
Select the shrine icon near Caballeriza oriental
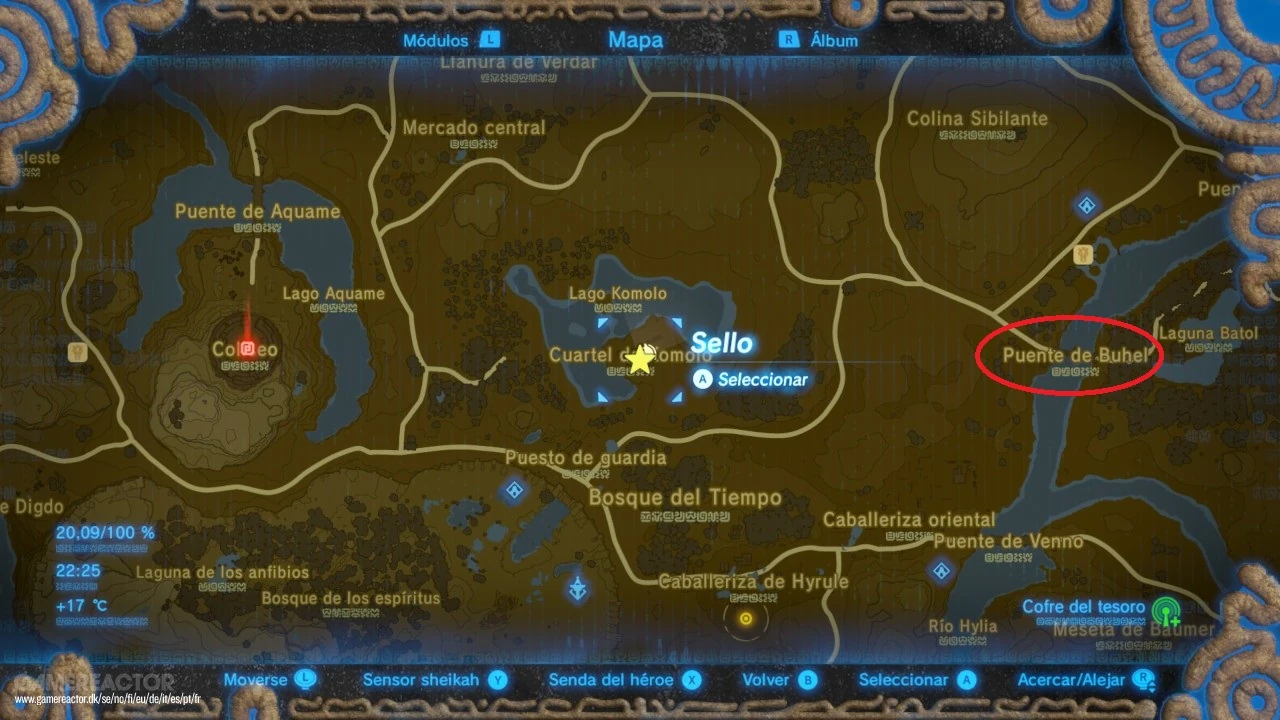coord(942,573)
